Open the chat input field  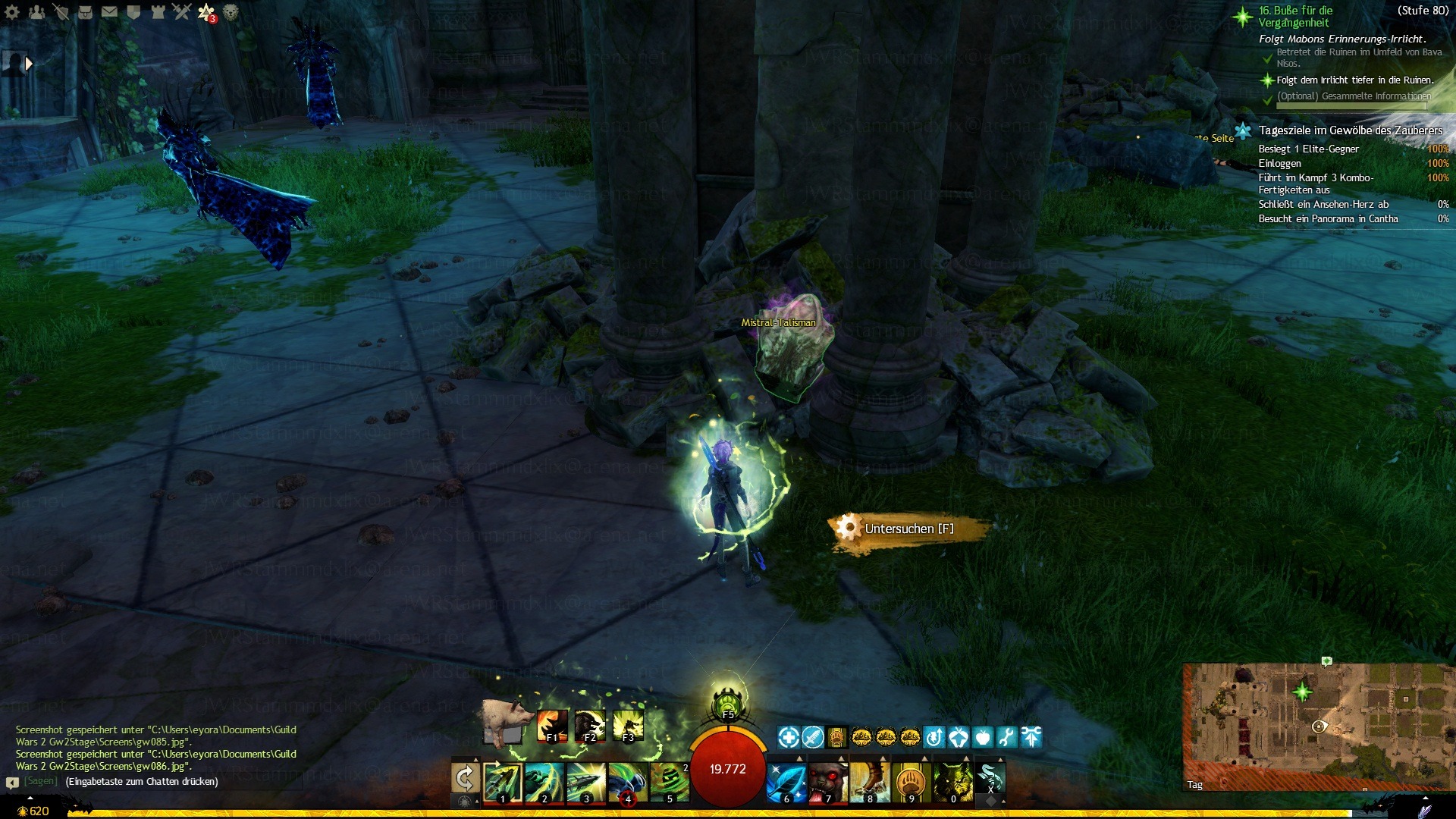click(x=142, y=781)
